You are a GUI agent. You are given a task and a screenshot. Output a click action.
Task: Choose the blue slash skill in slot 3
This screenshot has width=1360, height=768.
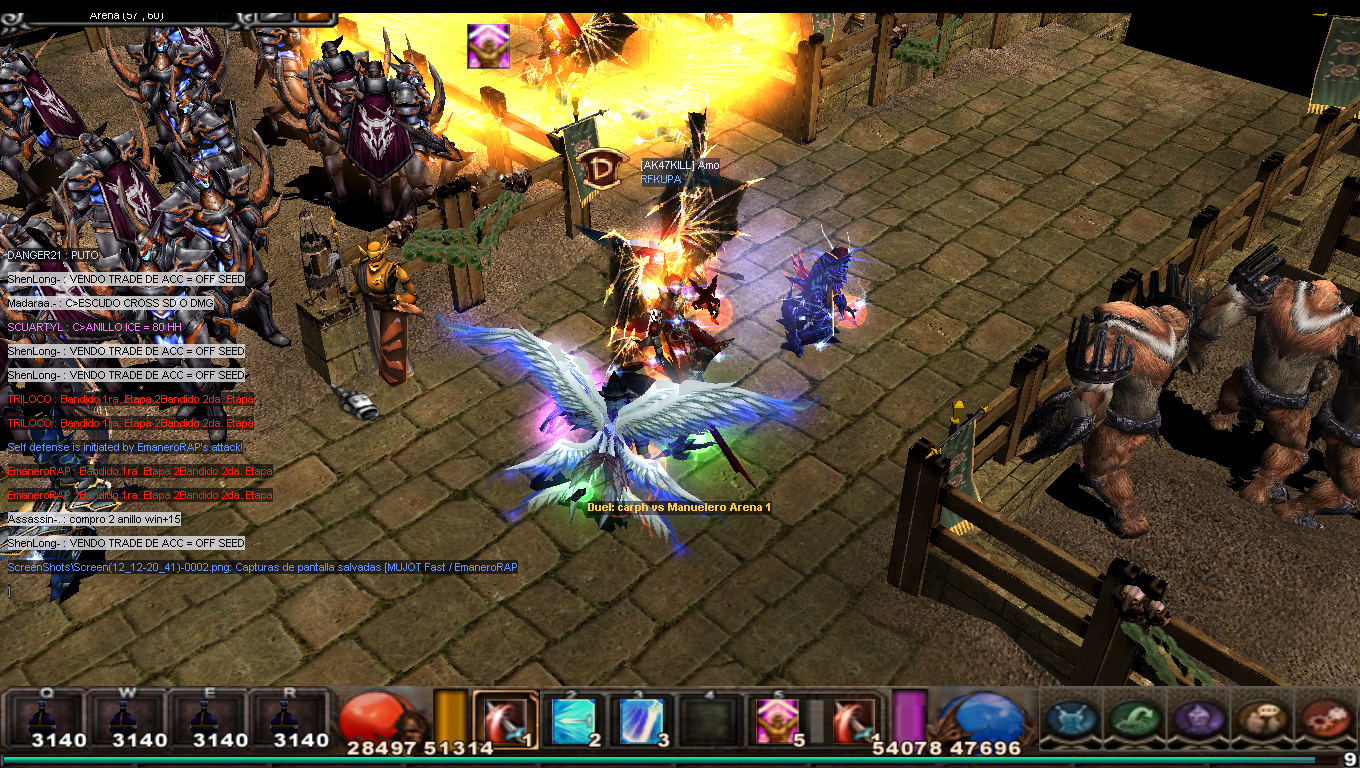(x=641, y=721)
